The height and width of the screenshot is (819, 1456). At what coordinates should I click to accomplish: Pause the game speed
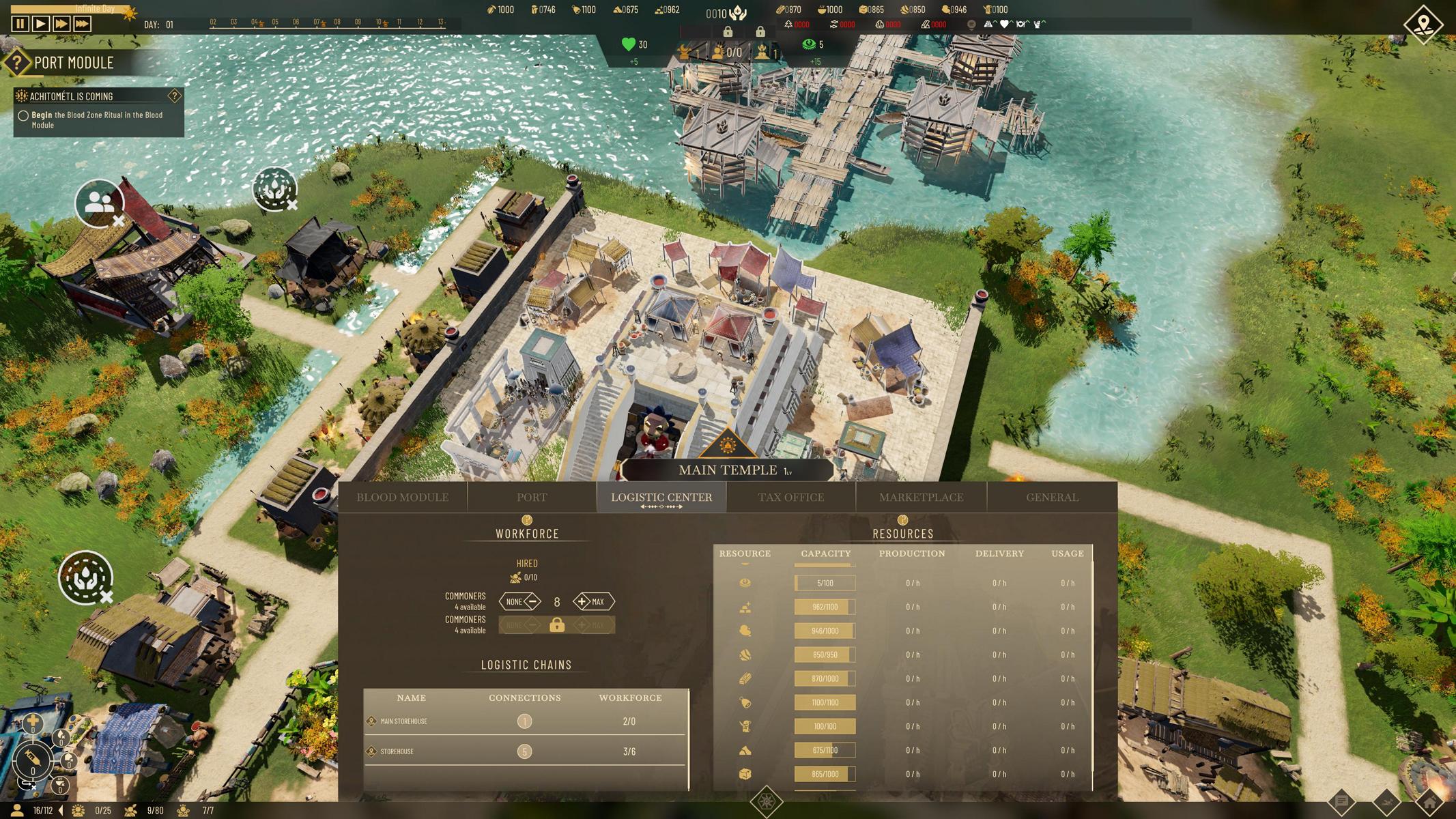click(20, 24)
